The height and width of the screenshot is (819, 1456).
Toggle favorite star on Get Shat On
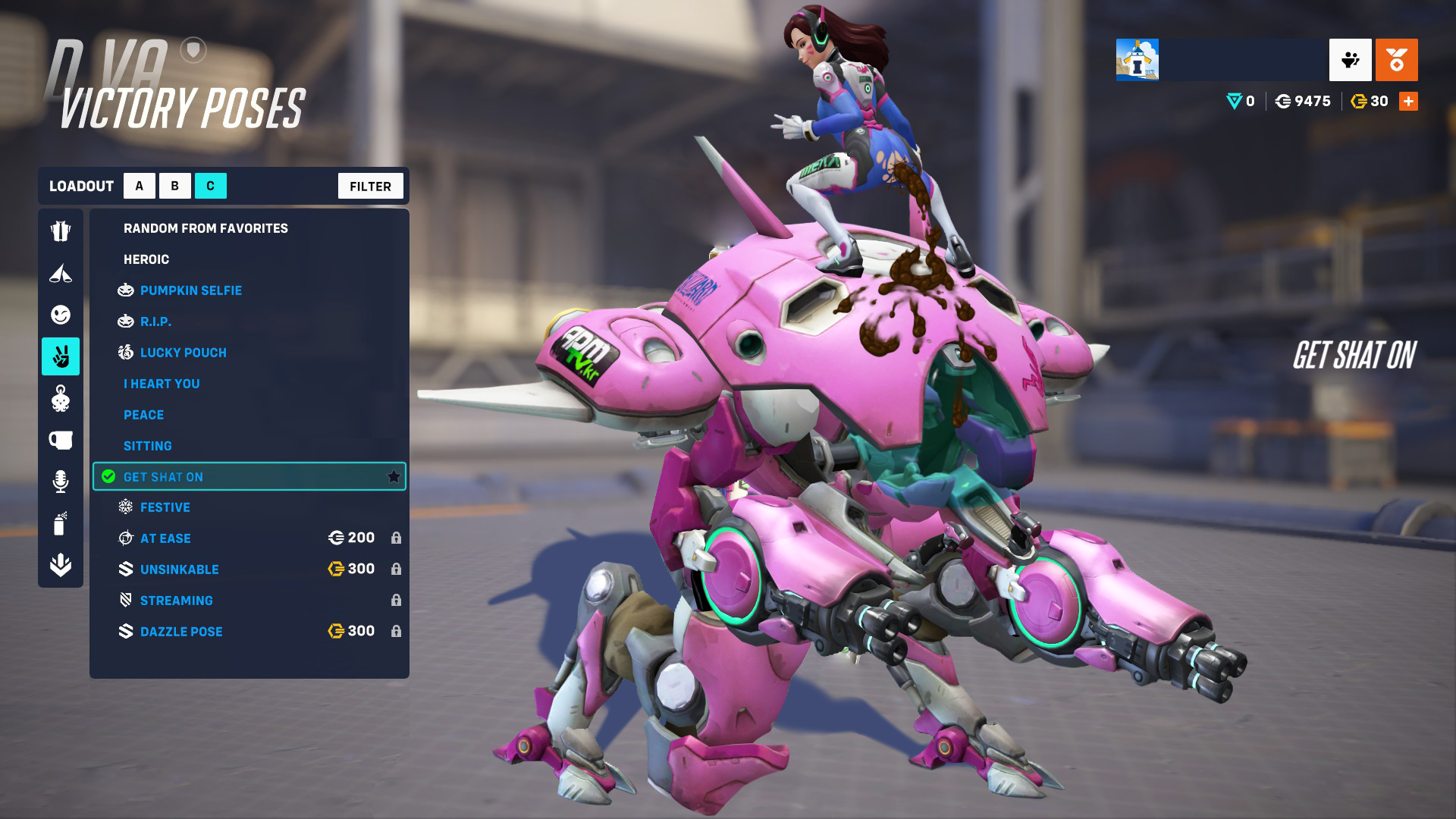[x=394, y=476]
